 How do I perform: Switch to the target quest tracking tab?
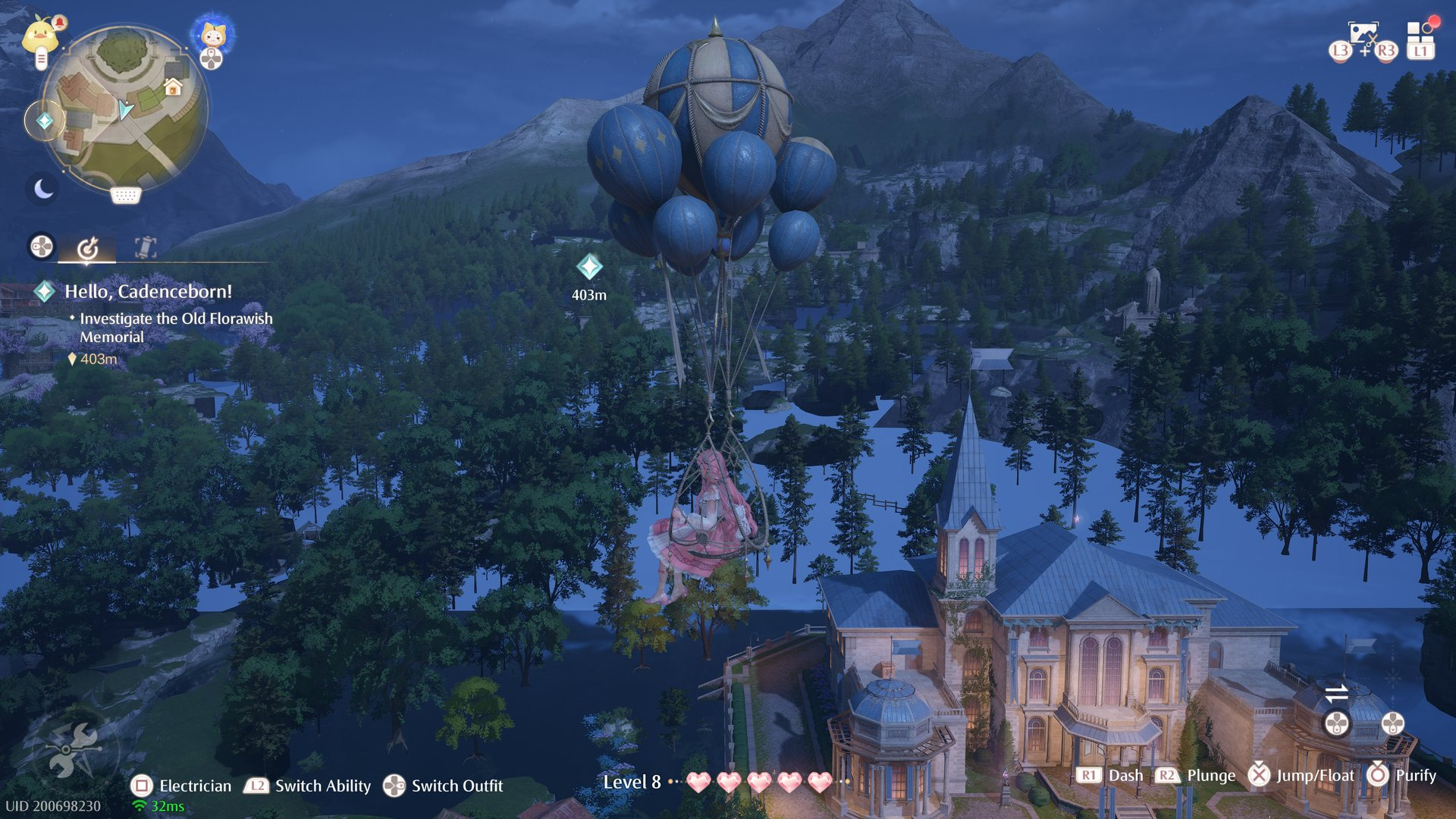[88, 247]
